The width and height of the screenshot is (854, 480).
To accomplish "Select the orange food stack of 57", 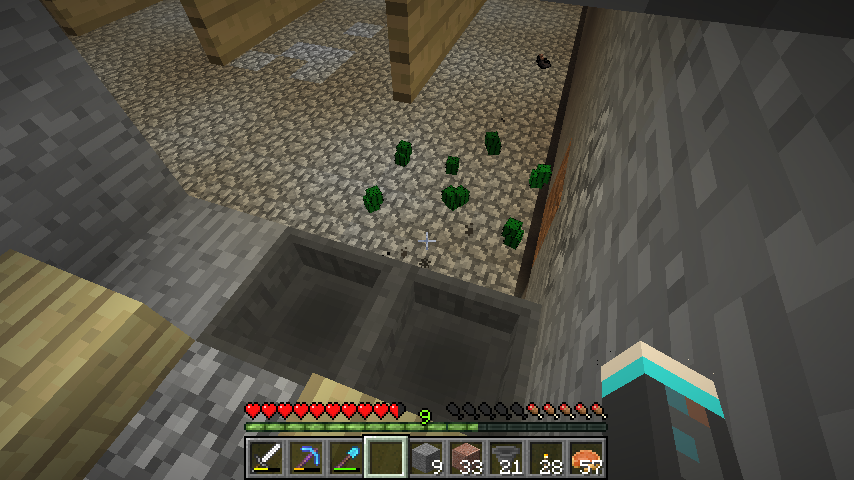I will coord(585,458).
